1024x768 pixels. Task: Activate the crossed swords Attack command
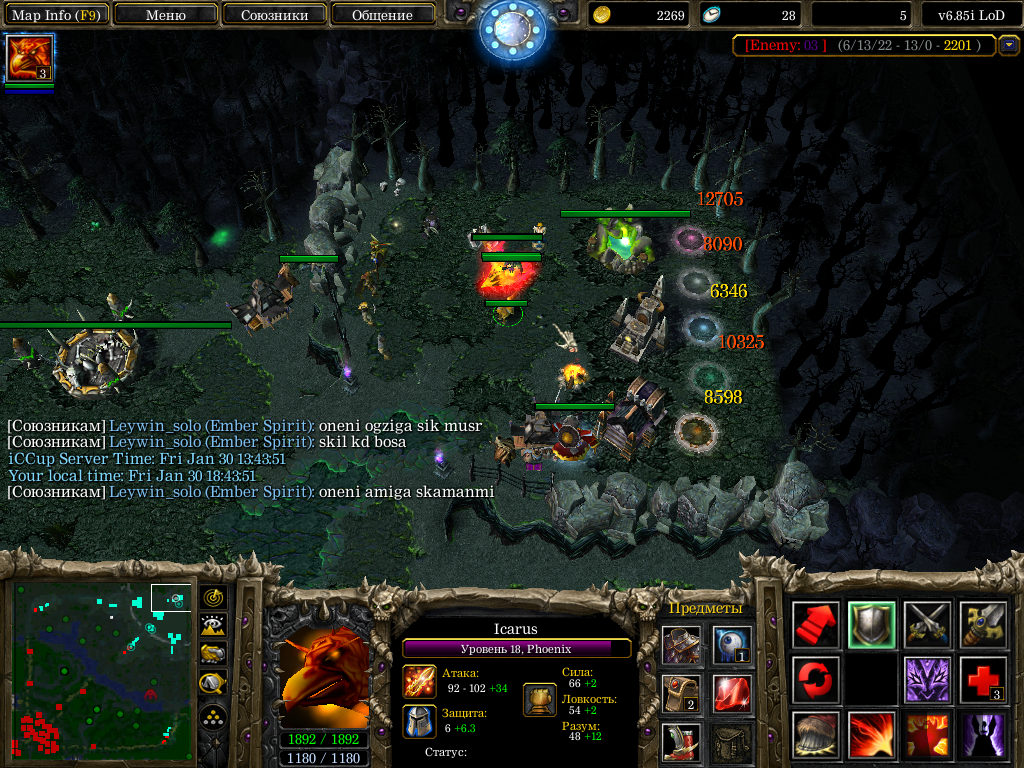928,625
